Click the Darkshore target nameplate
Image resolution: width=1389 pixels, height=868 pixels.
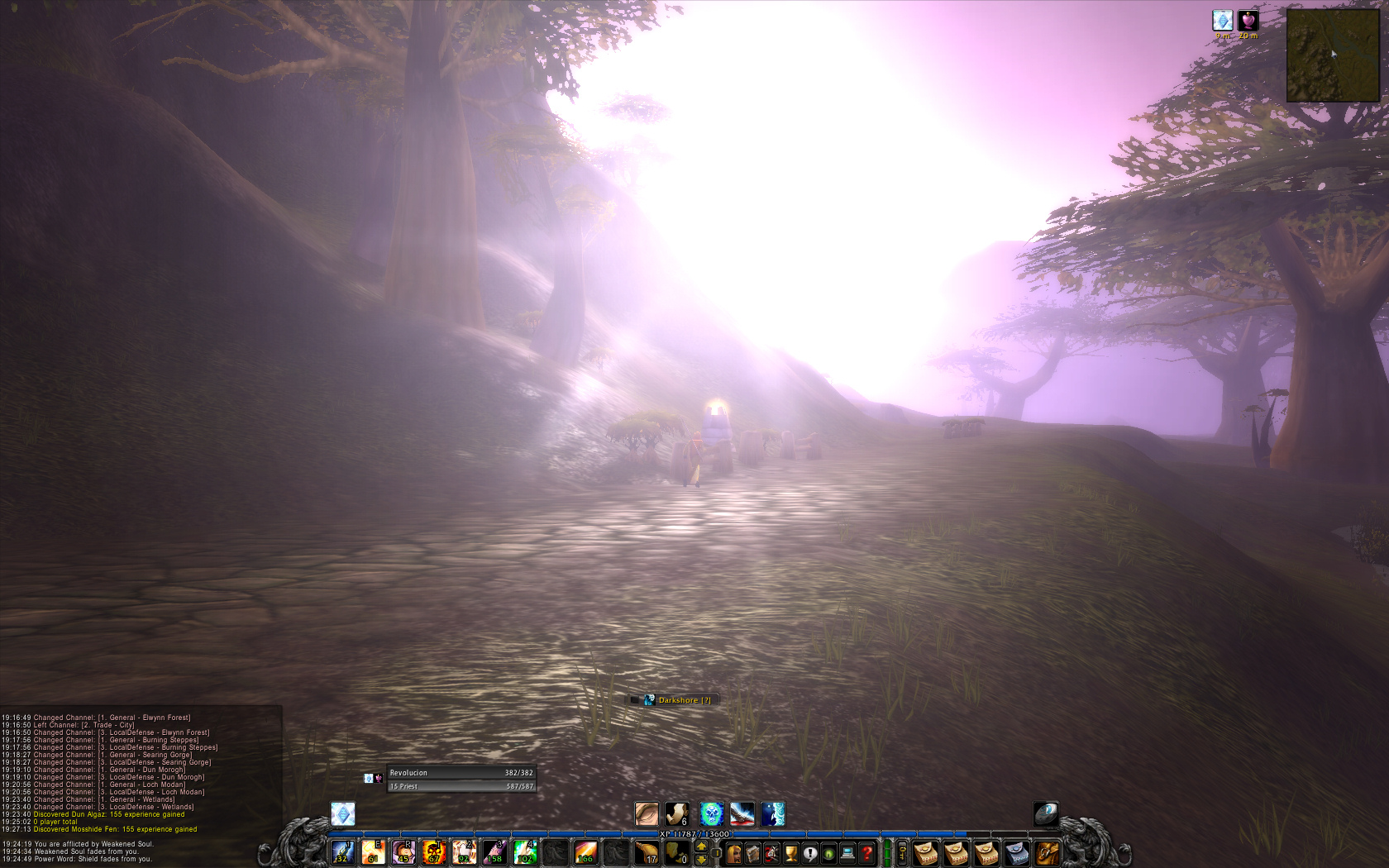(678, 700)
